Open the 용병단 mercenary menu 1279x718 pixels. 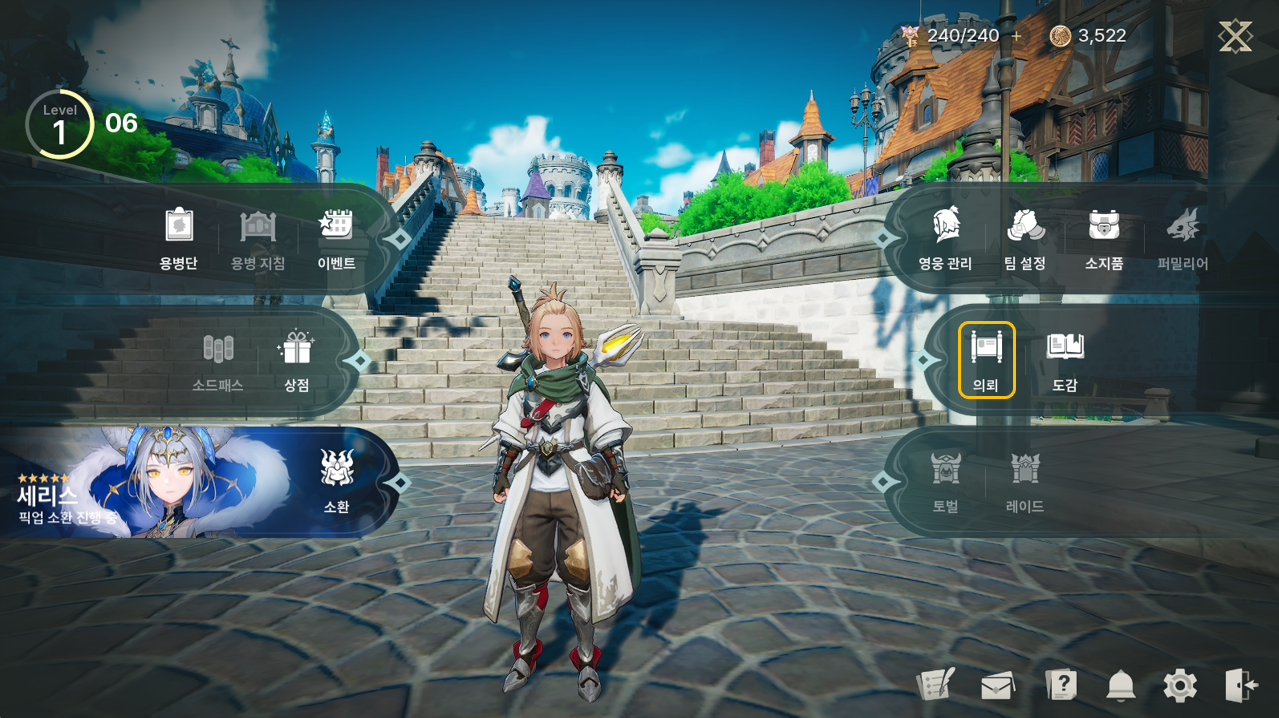[178, 239]
